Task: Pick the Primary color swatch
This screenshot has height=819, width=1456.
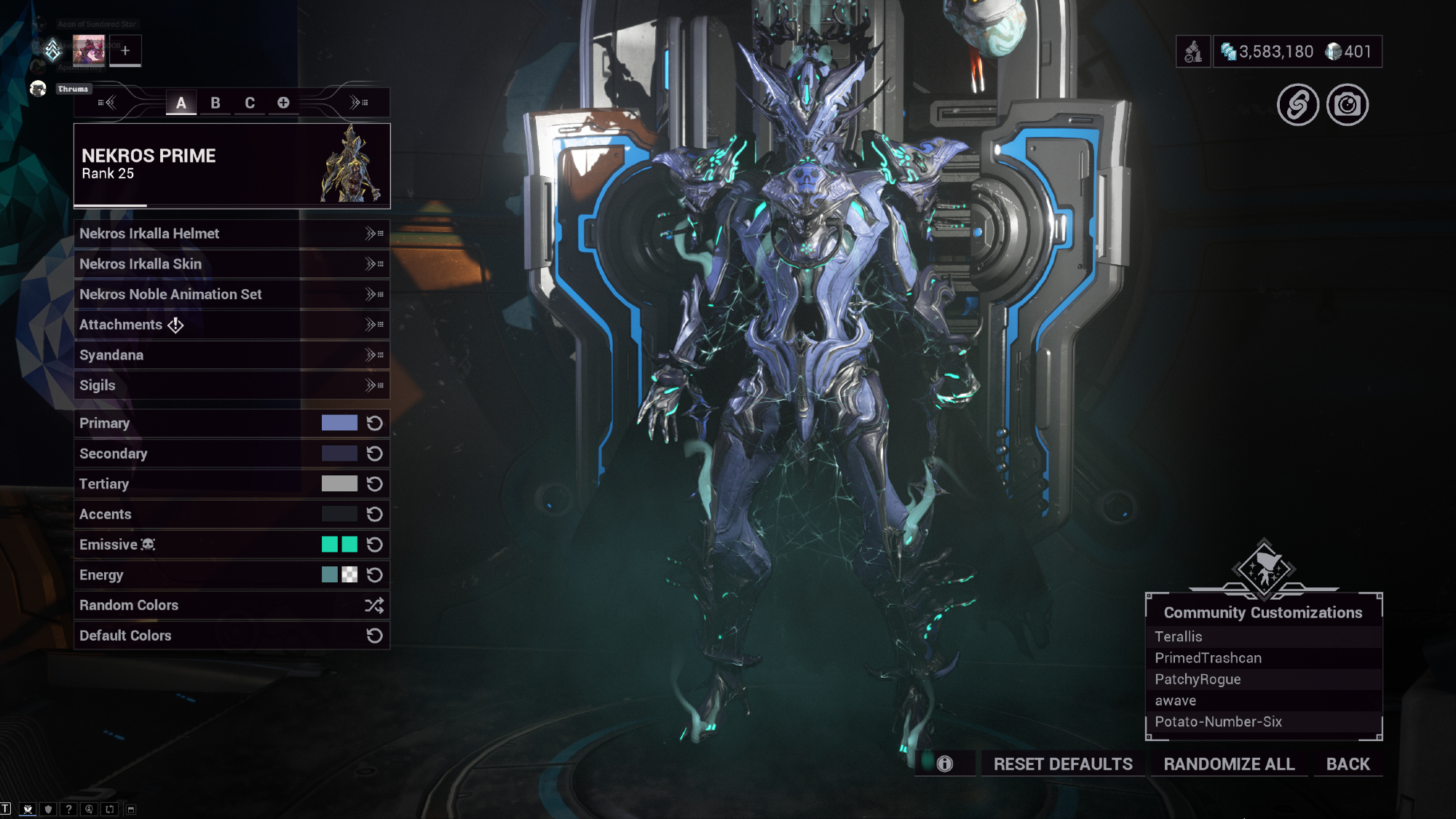Action: click(339, 423)
